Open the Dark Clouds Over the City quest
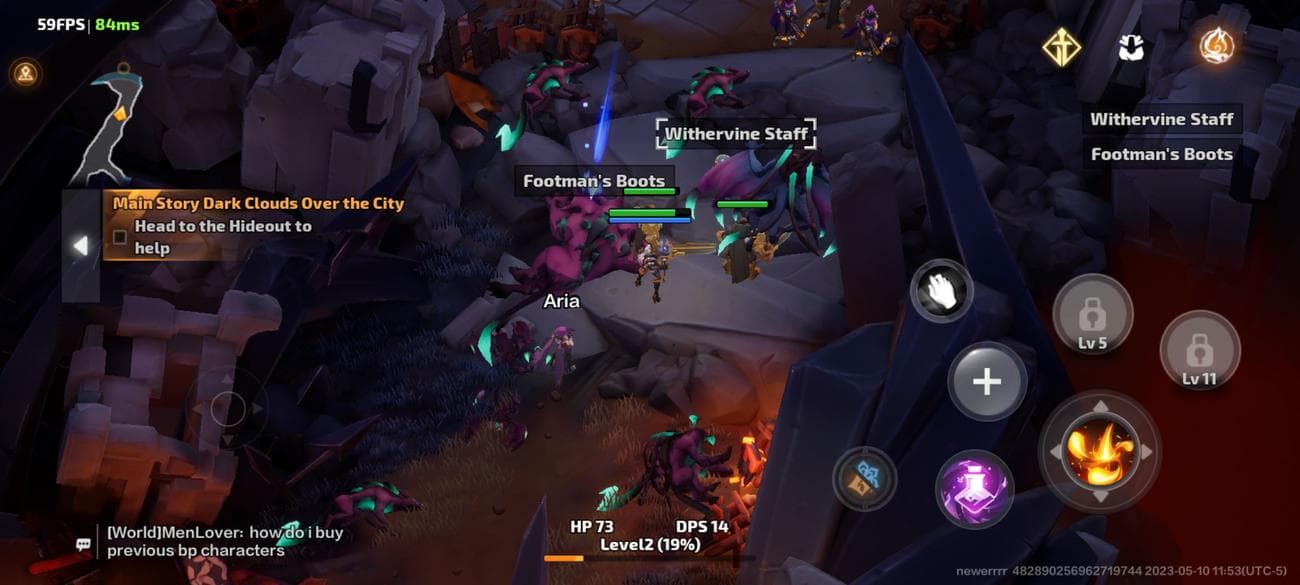The image size is (1300, 585). (257, 204)
